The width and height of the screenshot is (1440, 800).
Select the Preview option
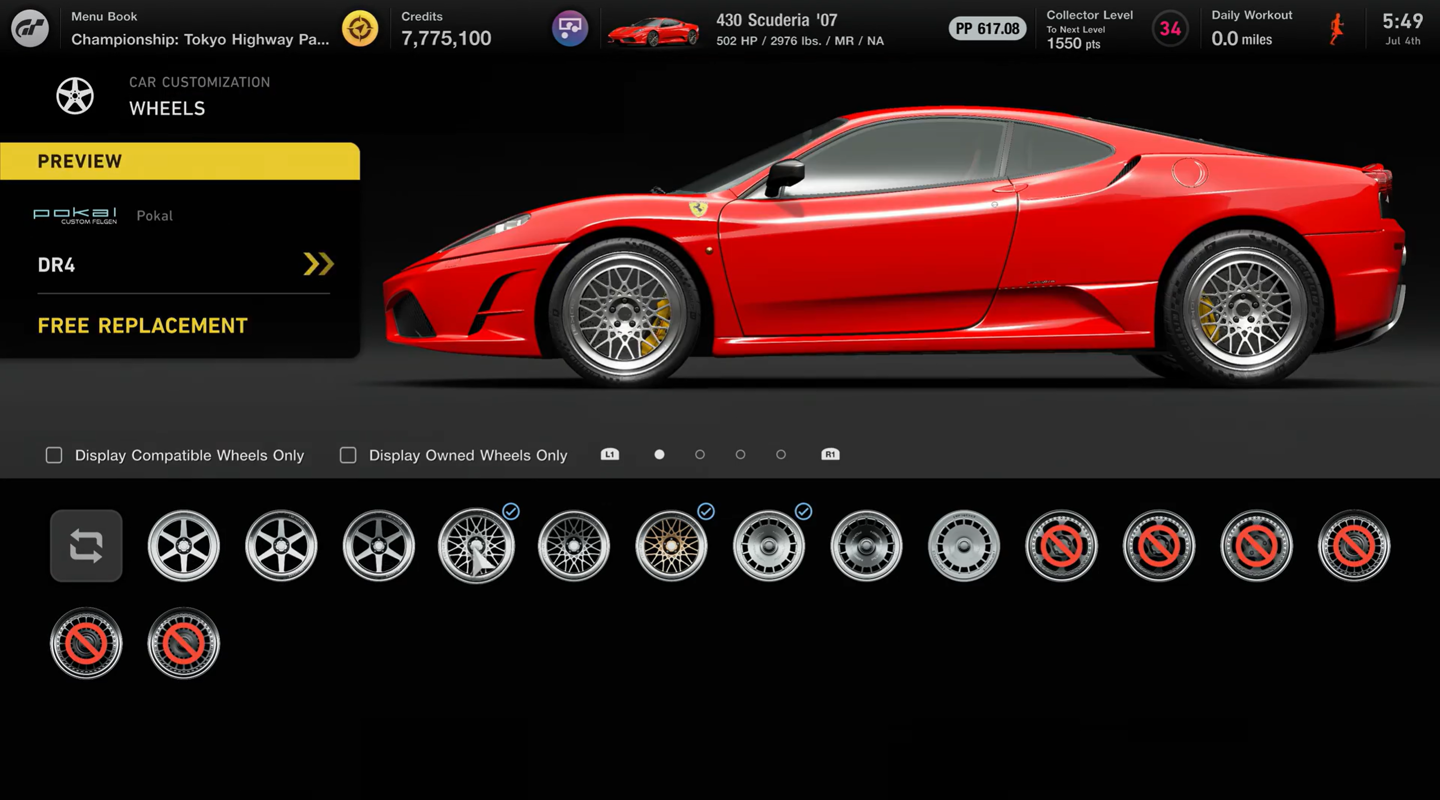[180, 161]
